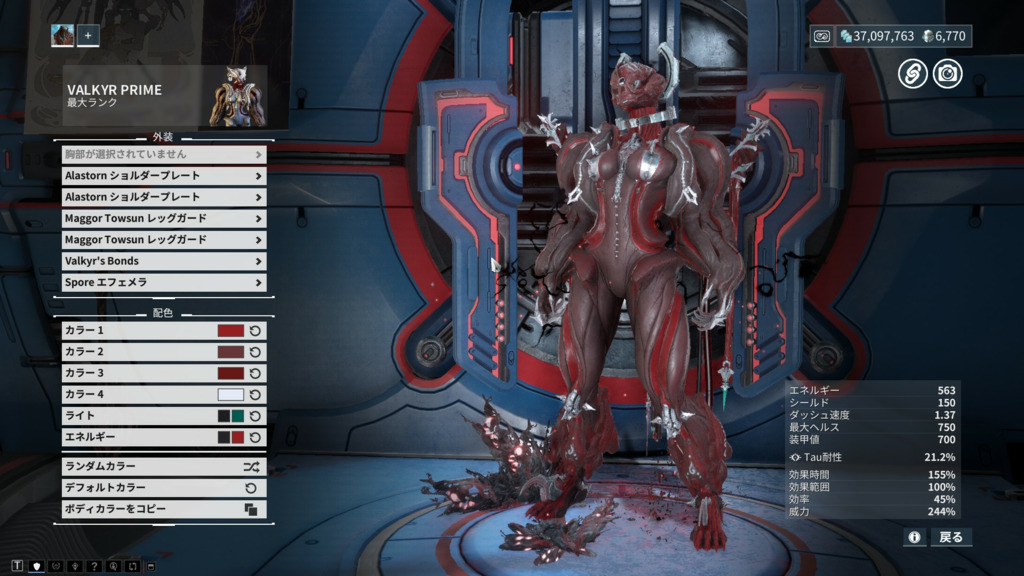Switch to the question mark tab
The width and height of the screenshot is (1024, 576).
[x=94, y=567]
